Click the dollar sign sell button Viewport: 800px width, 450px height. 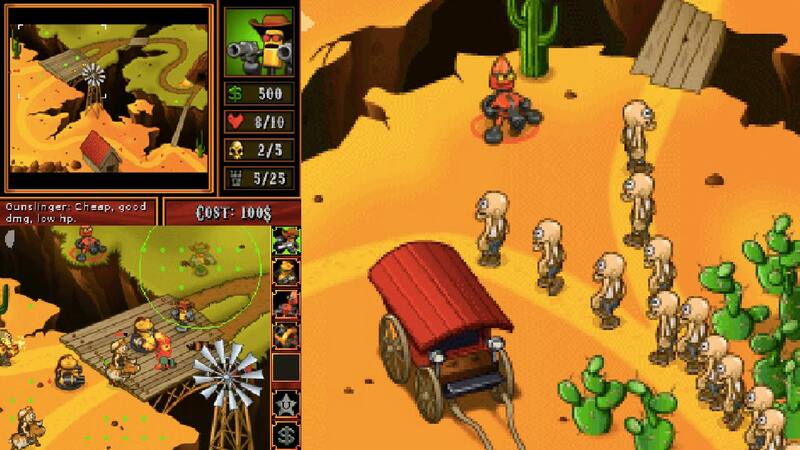[286, 435]
